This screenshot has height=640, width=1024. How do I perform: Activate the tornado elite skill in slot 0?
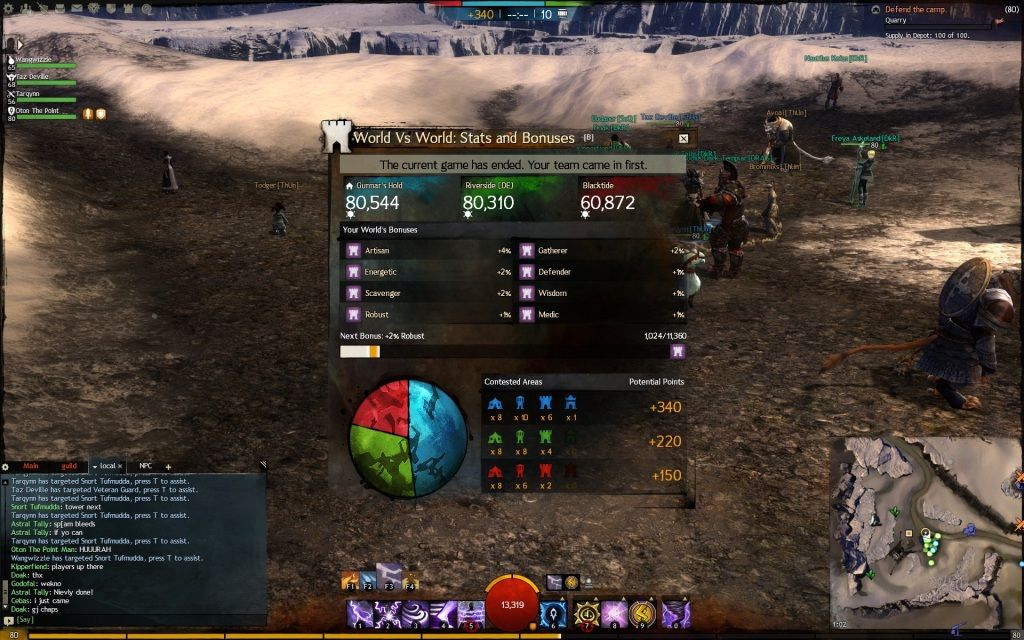tap(676, 613)
